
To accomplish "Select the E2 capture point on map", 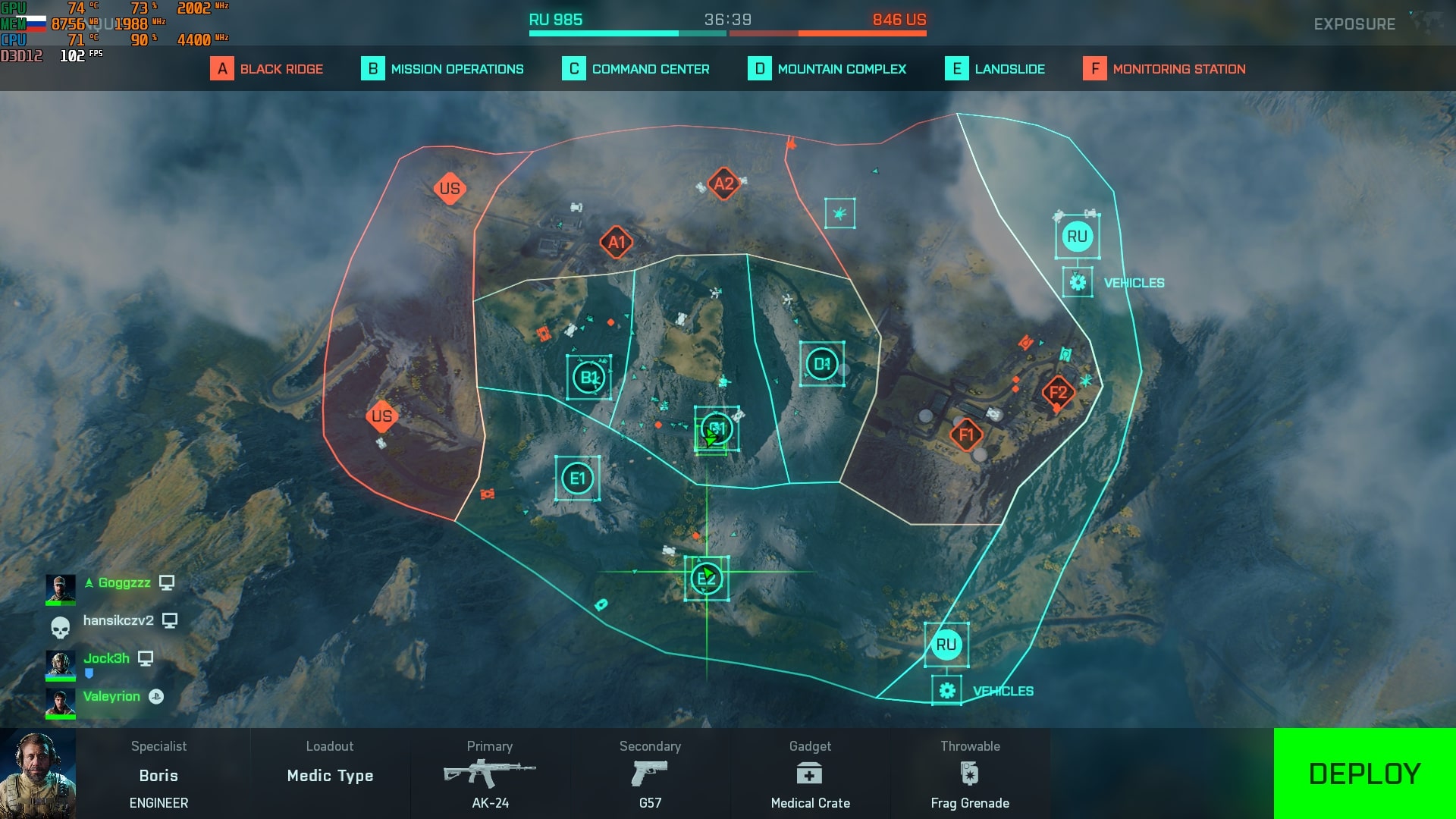I will [x=707, y=579].
